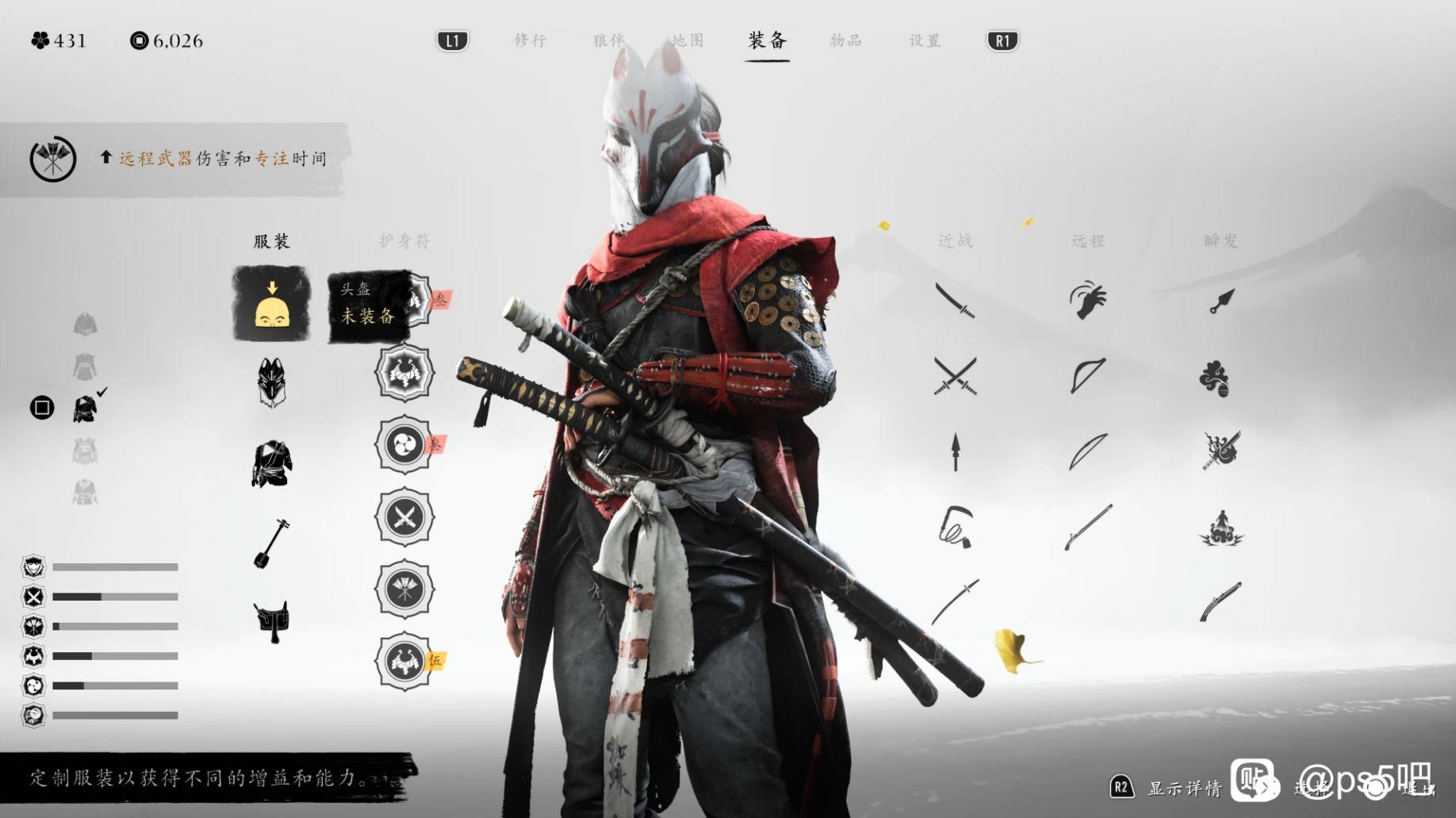Select the empty helmet slot

[x=271, y=304]
